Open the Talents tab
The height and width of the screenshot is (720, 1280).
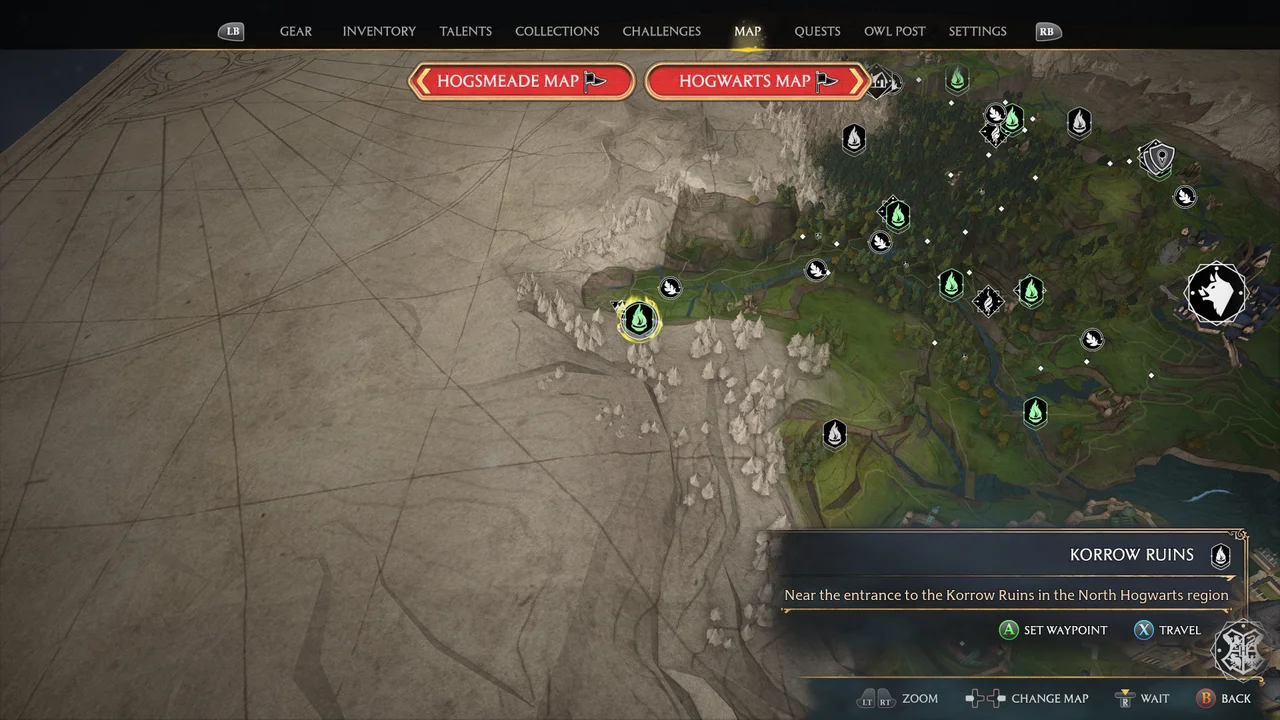[x=466, y=31]
